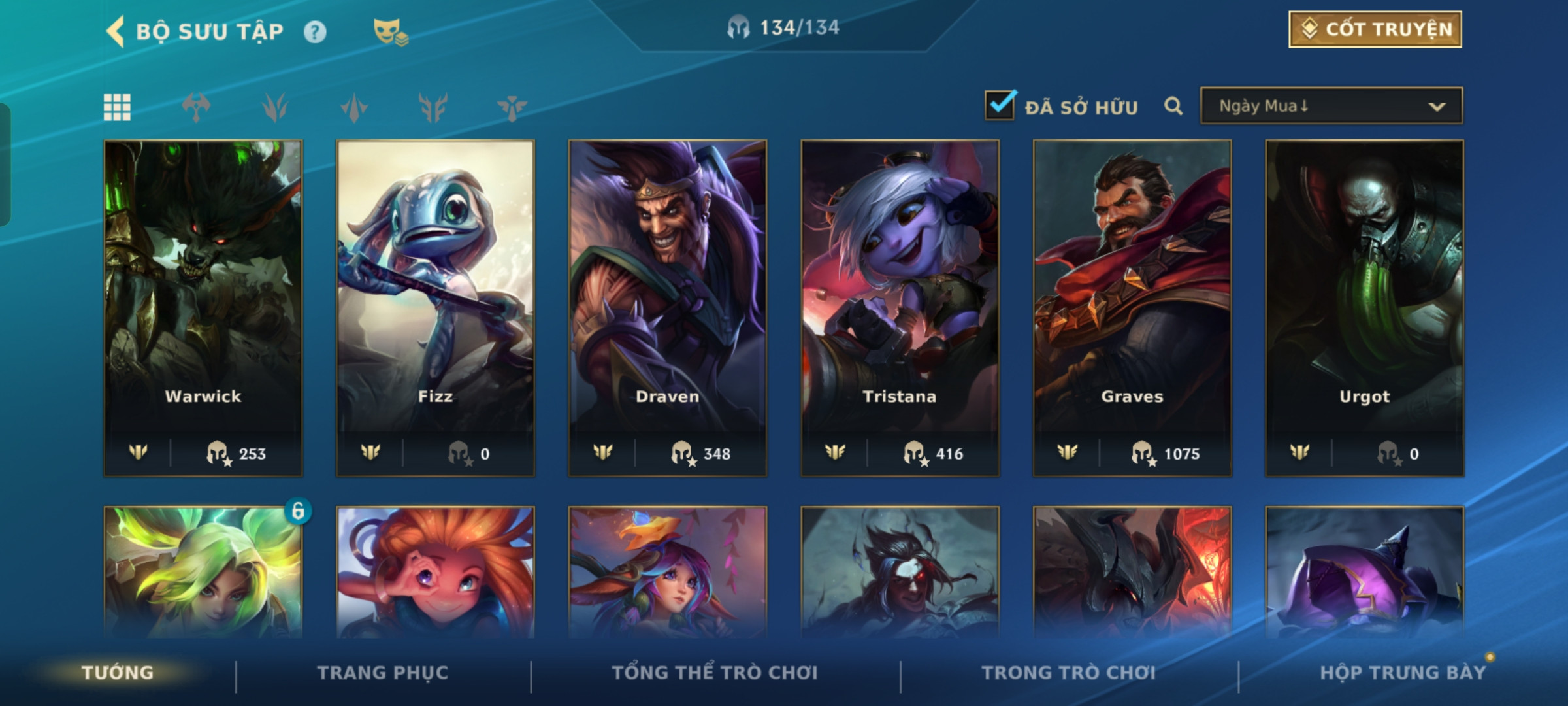The height and width of the screenshot is (706, 1568).
Task: Go to the Trong Trò Chơi tab
Action: 1068,673
